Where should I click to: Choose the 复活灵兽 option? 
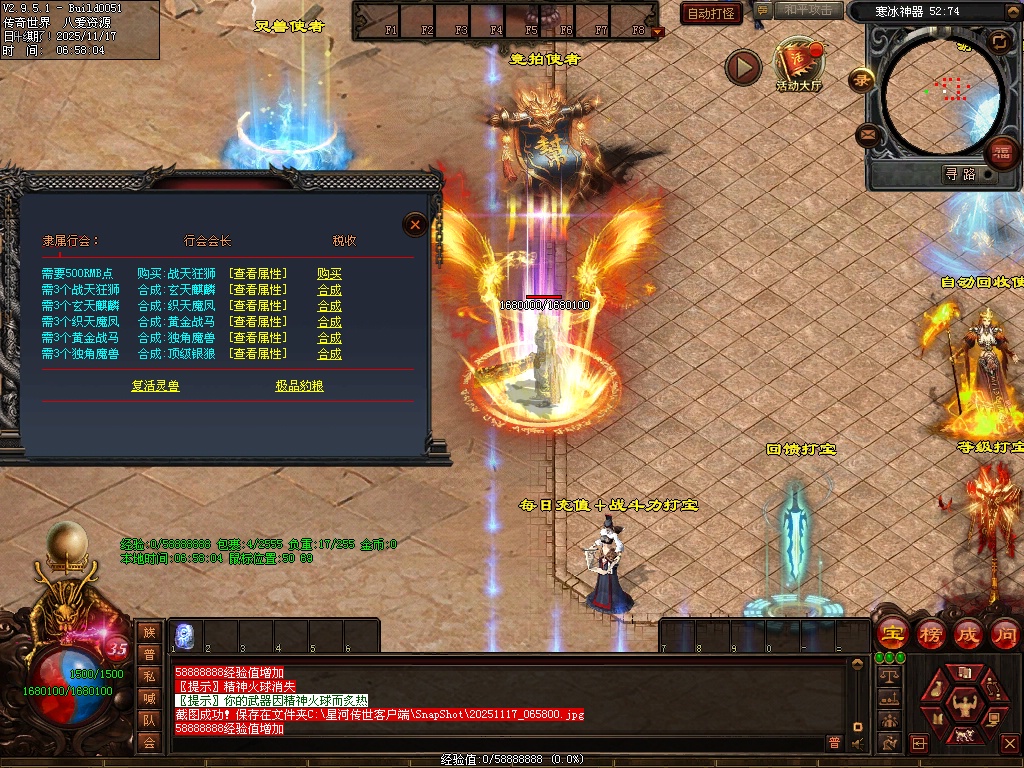pyautogui.click(x=155, y=386)
